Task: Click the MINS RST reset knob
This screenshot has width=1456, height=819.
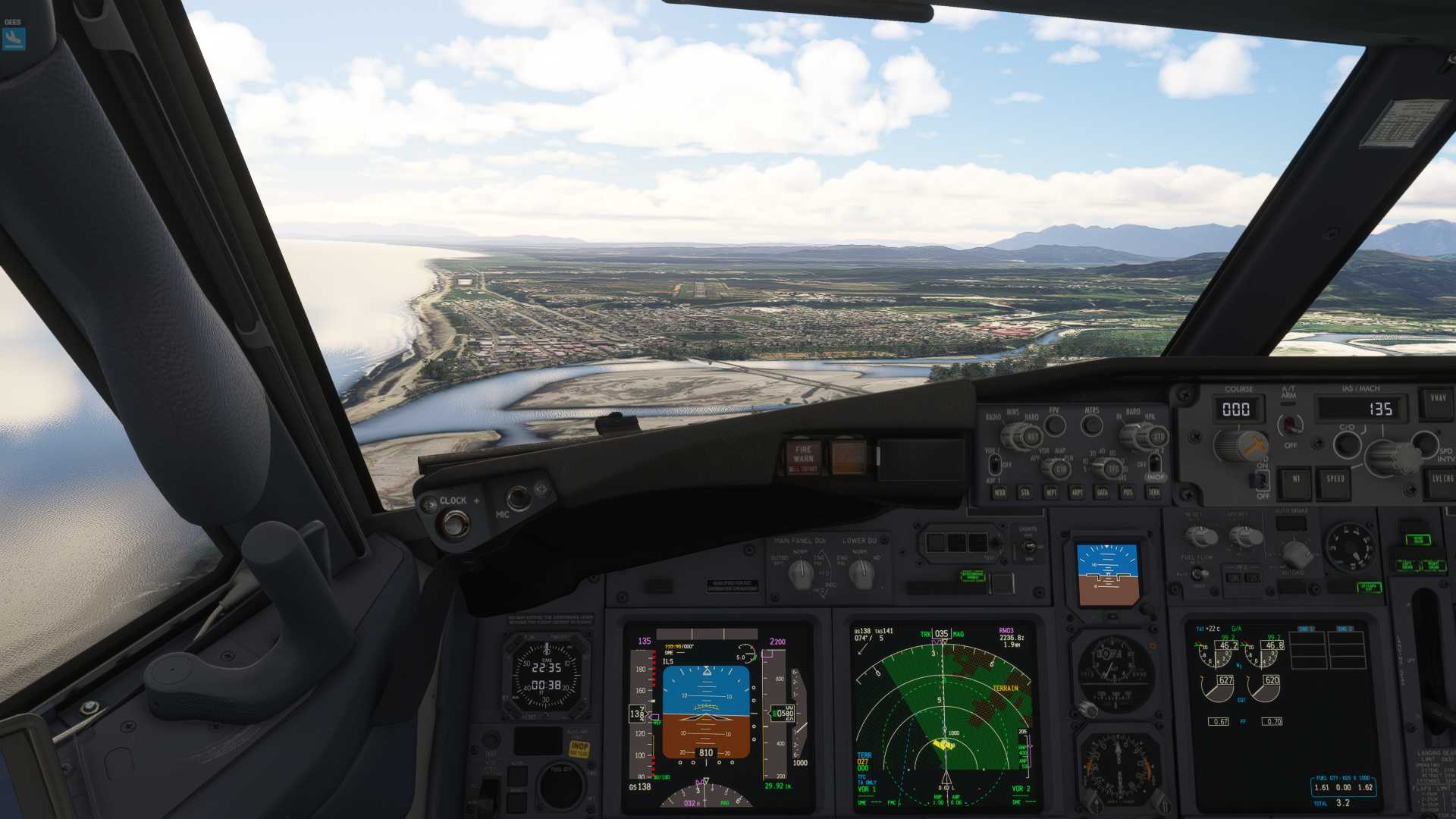Action: click(1031, 438)
